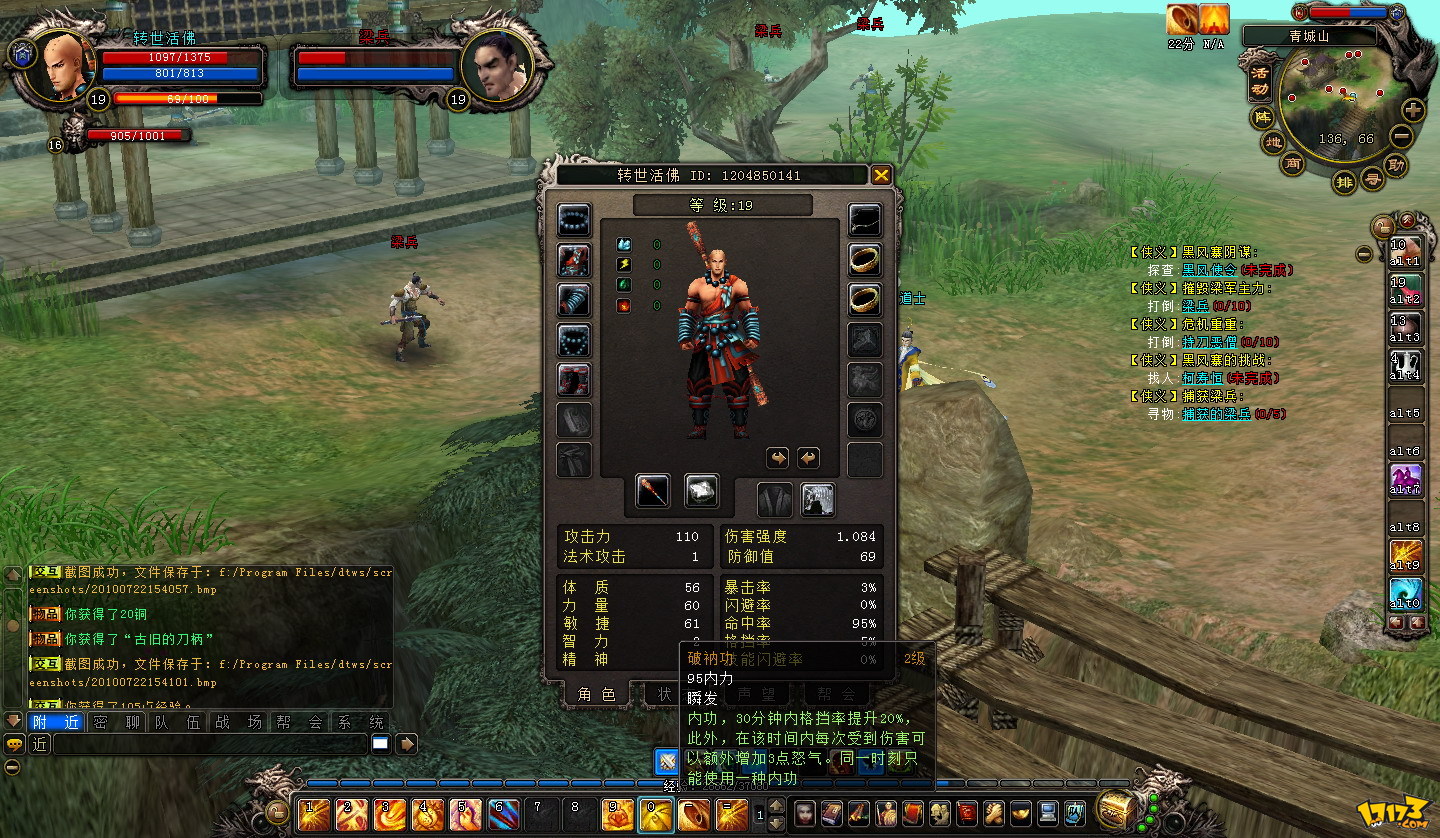Screen dimensions: 1440x838
Task: Close the character equipment window
Action: tap(881, 176)
